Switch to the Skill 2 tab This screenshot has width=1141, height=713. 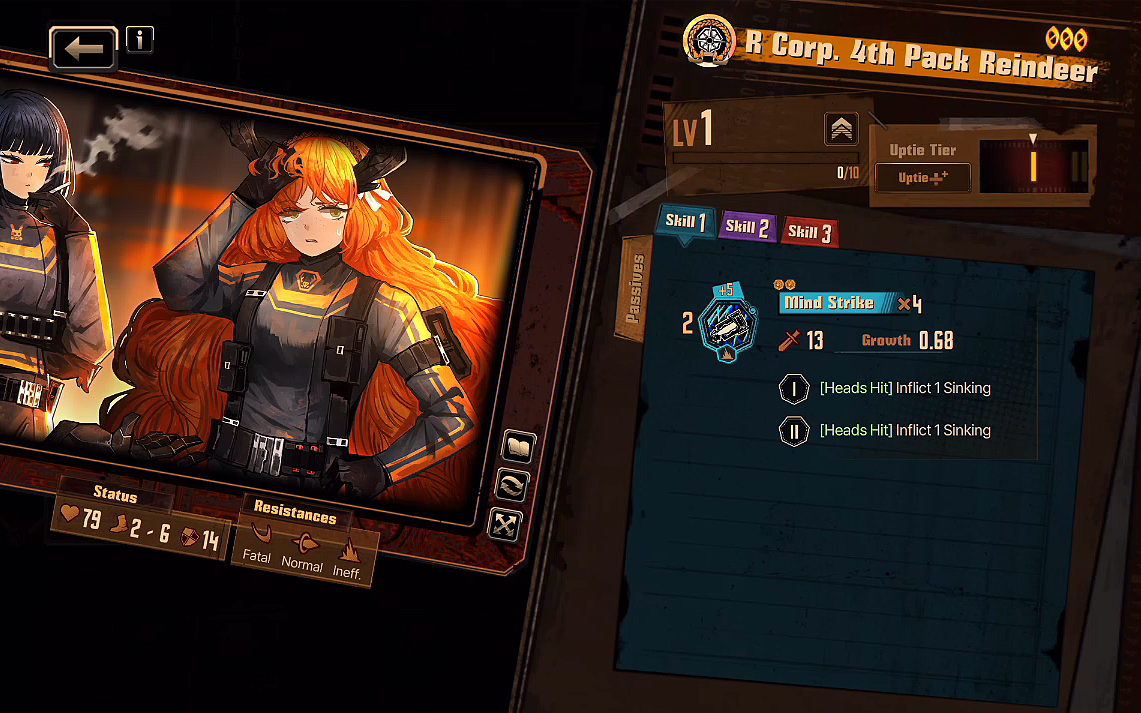[747, 227]
